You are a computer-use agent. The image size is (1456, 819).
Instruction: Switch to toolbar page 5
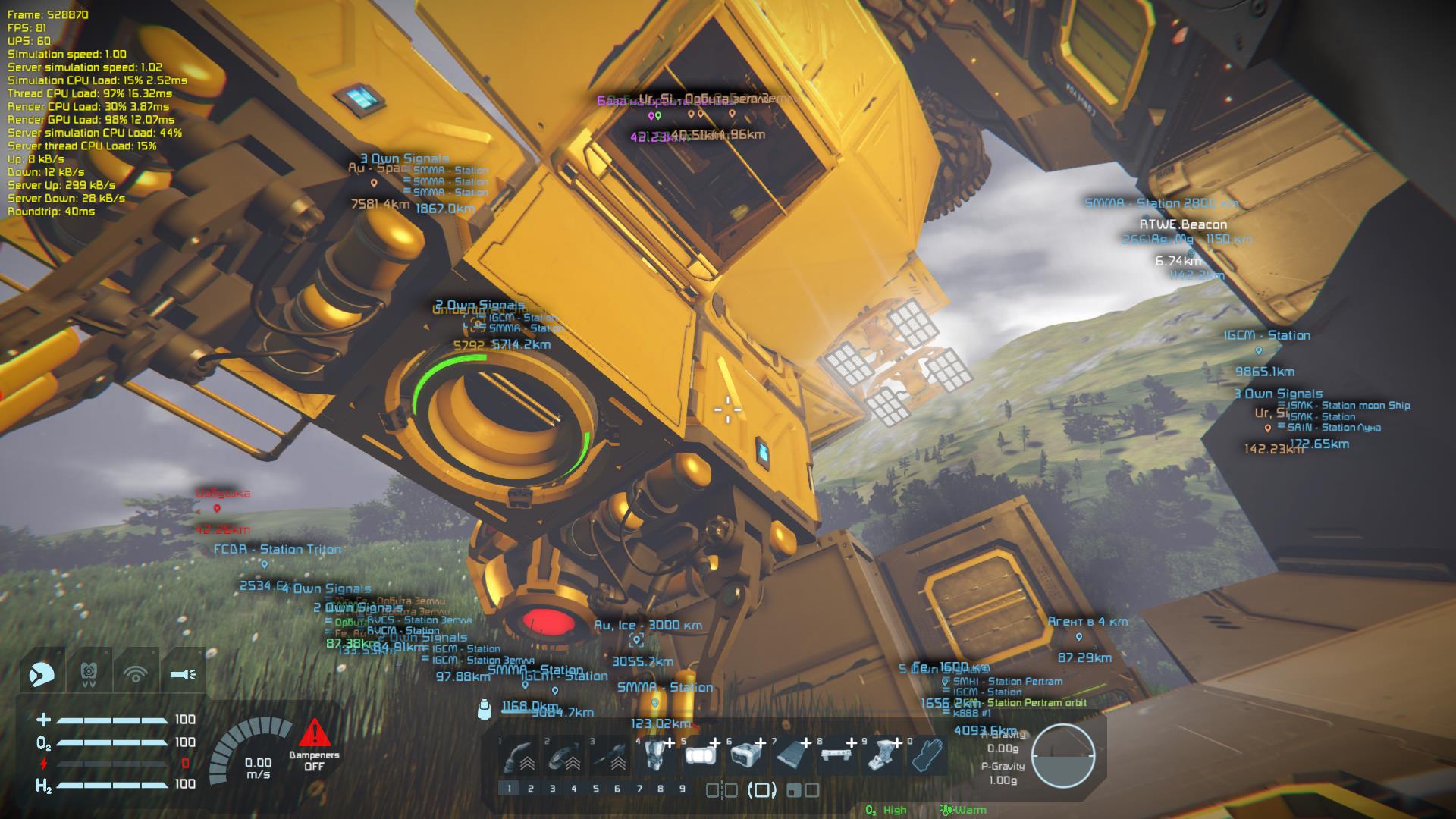point(596,789)
